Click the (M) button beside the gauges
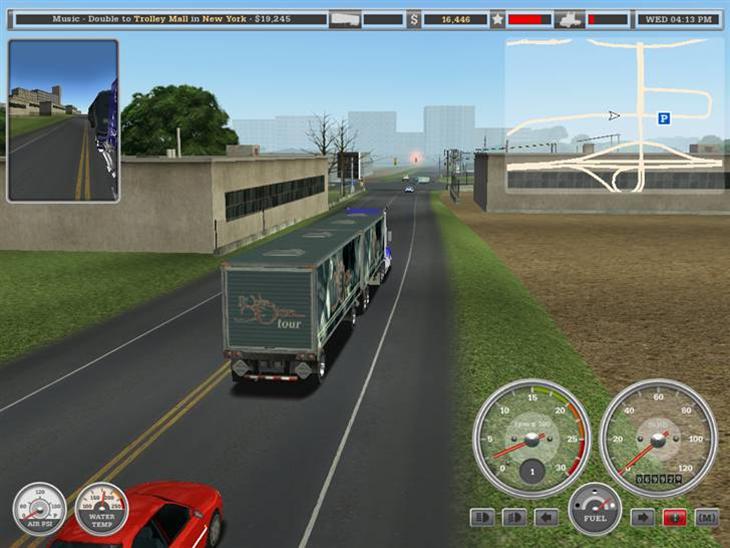730x548 pixels. pos(707,517)
